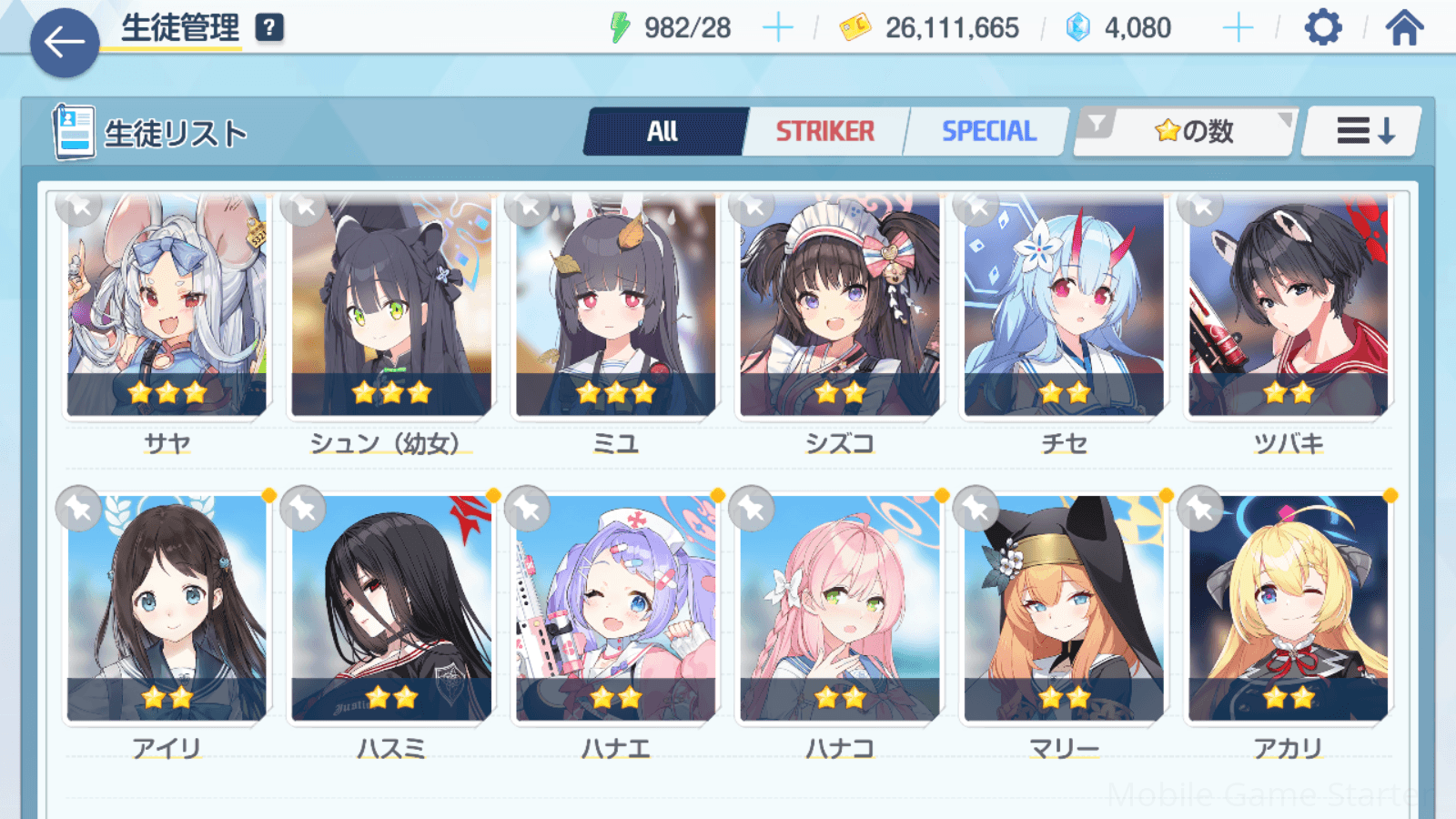Select the チセ student card

click(1064, 305)
